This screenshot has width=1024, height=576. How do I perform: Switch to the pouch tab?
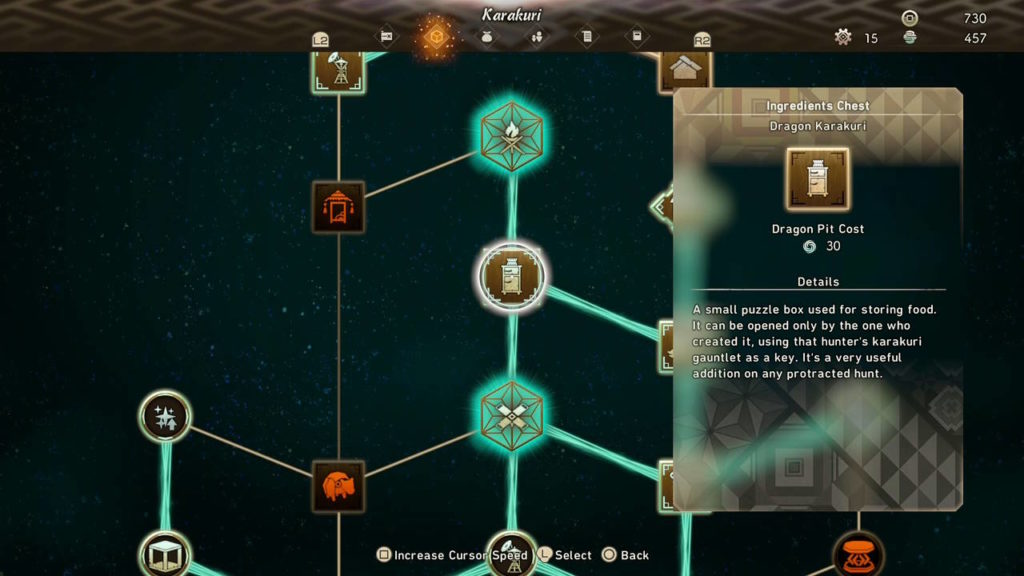coord(487,37)
